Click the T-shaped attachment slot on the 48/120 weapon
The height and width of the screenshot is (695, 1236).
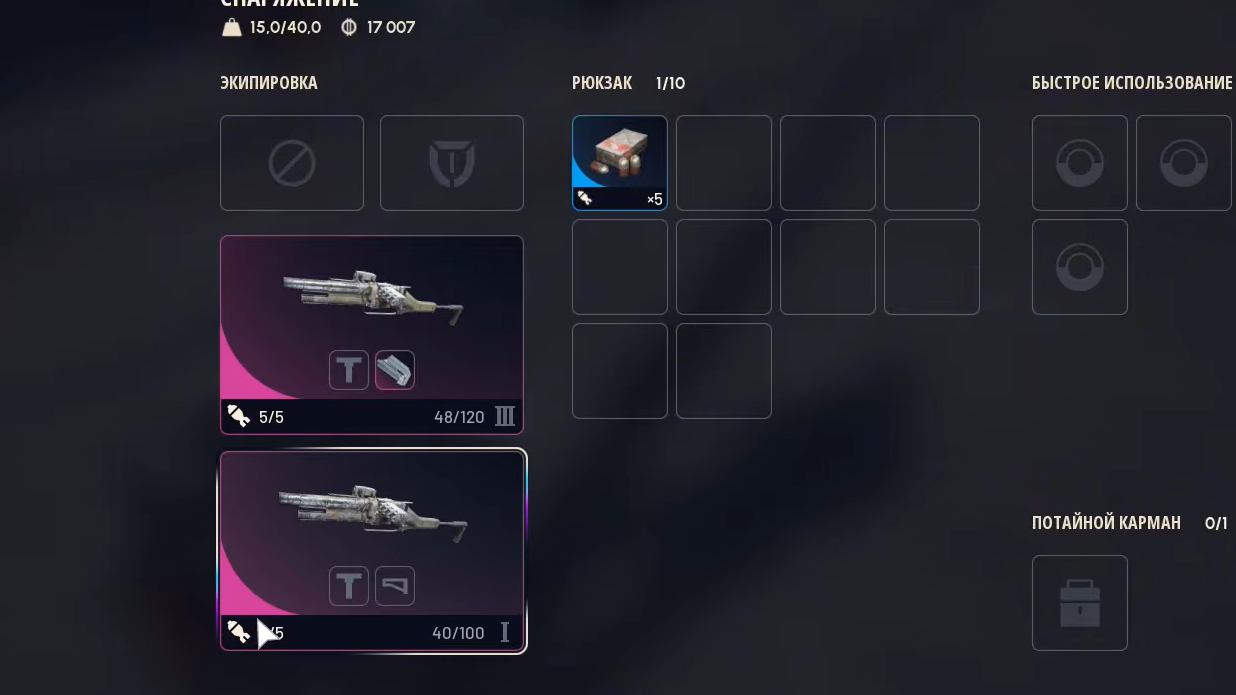click(x=349, y=370)
